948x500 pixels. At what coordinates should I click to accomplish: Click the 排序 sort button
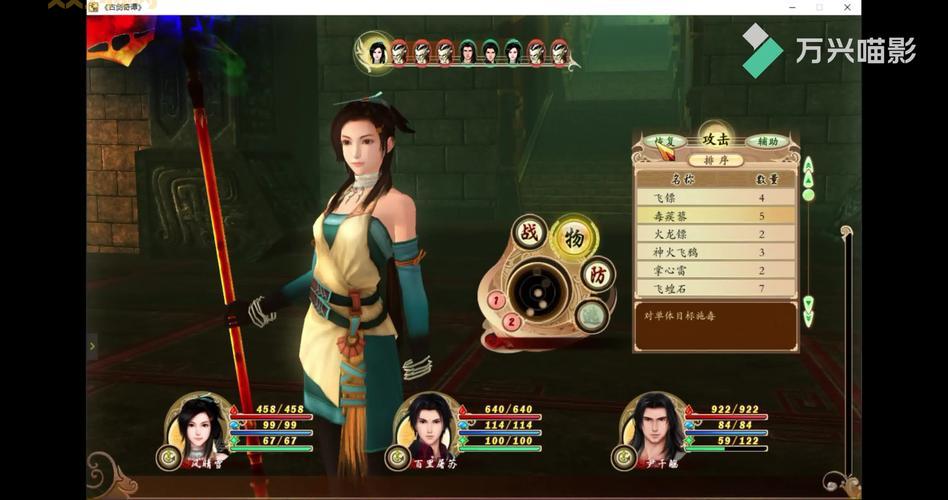(717, 160)
